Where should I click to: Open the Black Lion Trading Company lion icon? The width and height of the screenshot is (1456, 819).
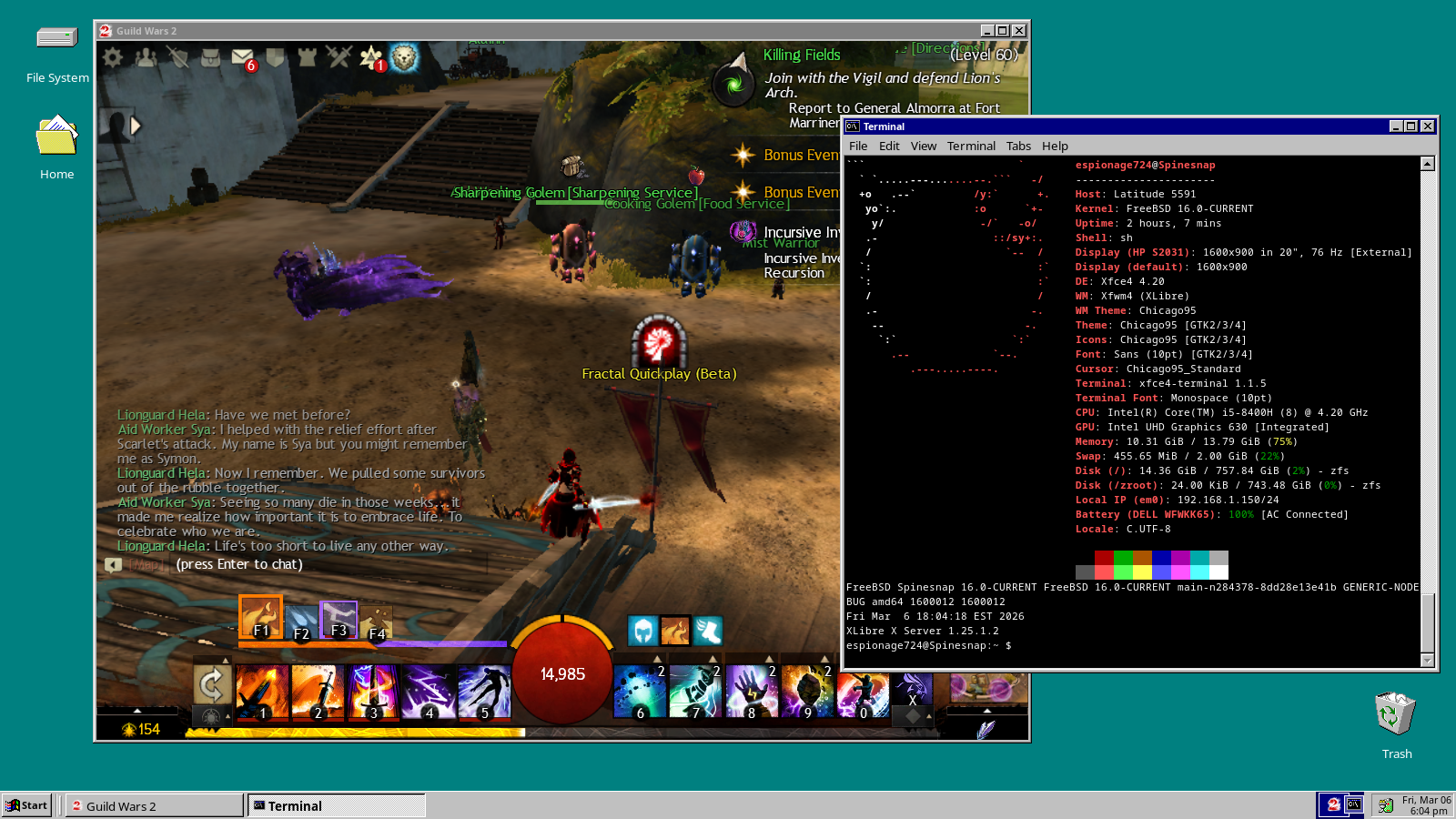point(405,57)
